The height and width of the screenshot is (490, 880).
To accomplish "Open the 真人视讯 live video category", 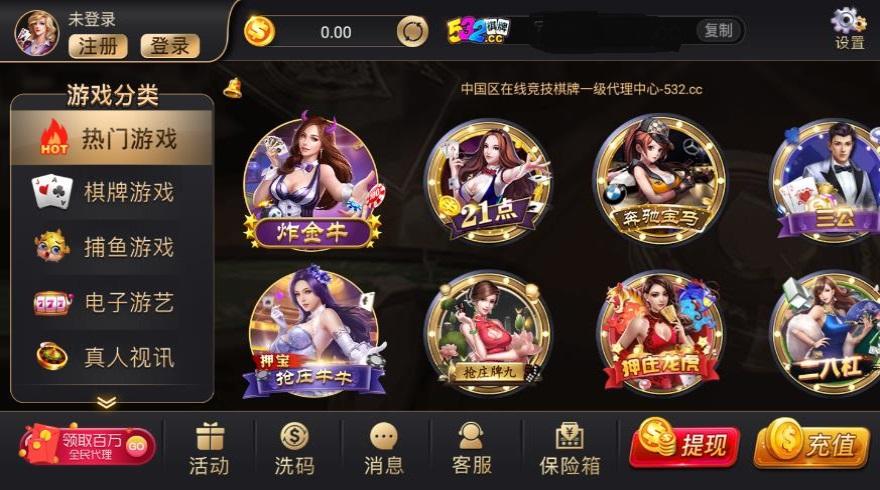I will [112, 356].
